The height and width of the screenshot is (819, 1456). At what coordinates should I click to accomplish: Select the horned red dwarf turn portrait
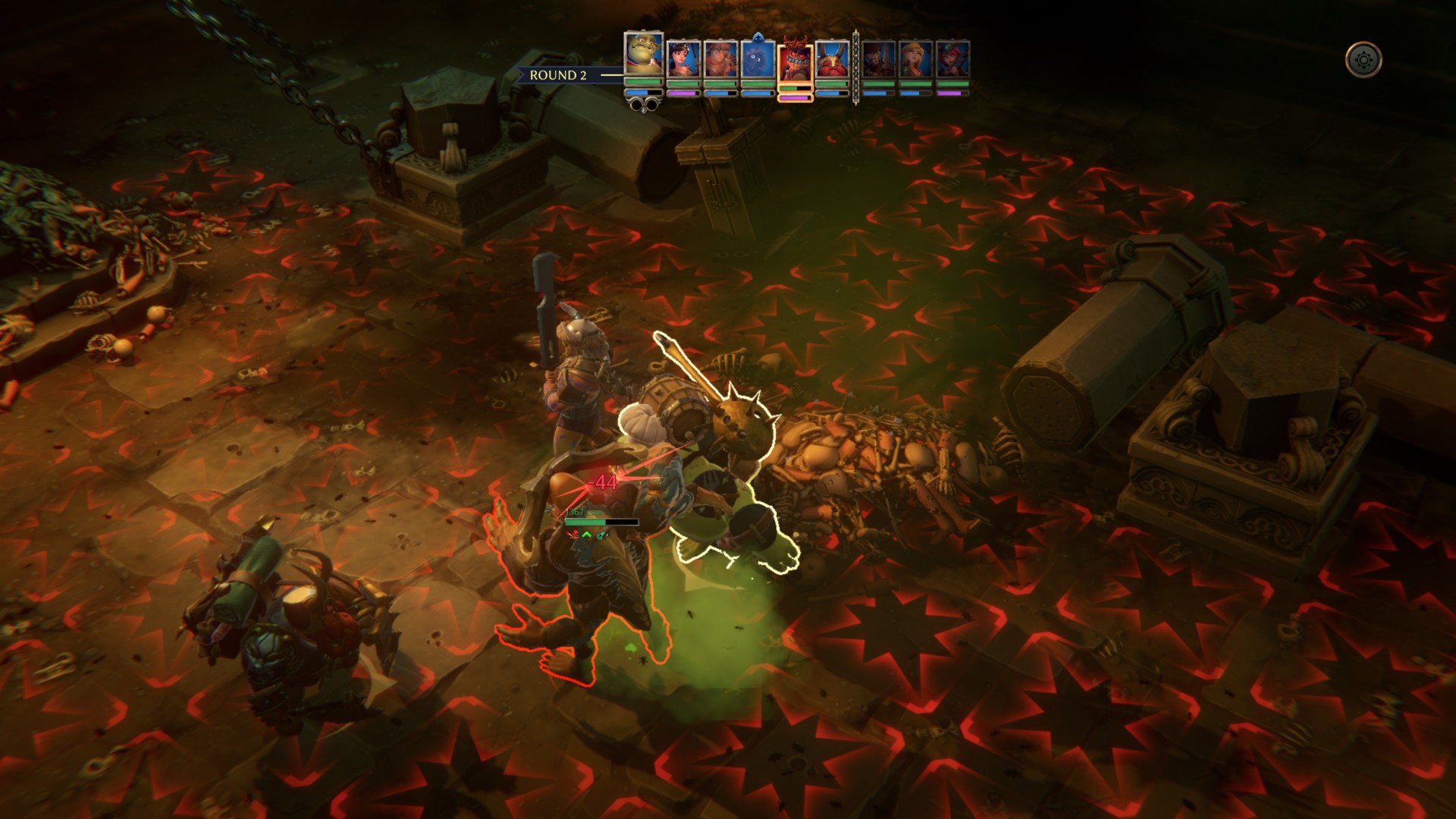point(832,59)
